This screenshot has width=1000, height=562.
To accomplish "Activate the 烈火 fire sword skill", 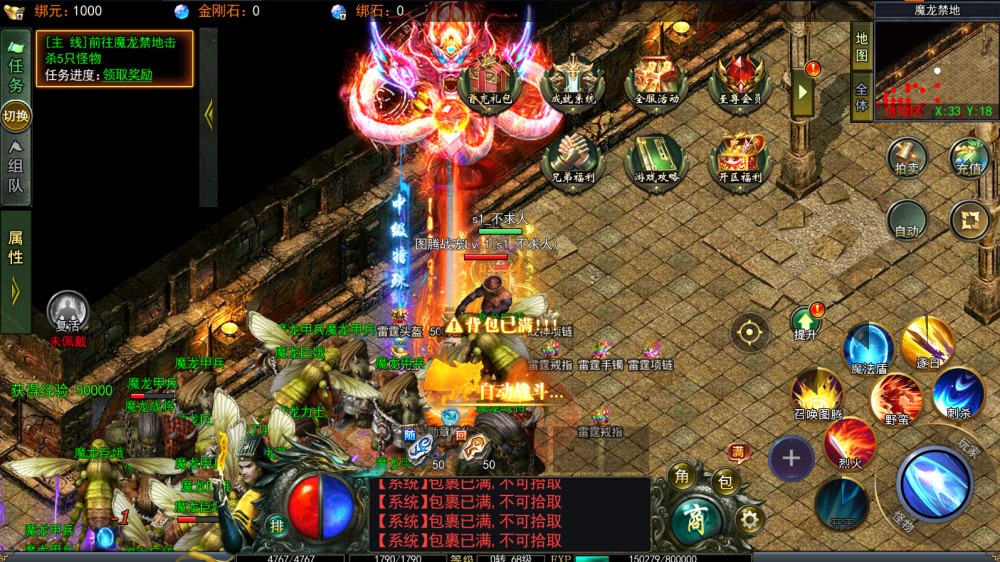I will coord(850,442).
